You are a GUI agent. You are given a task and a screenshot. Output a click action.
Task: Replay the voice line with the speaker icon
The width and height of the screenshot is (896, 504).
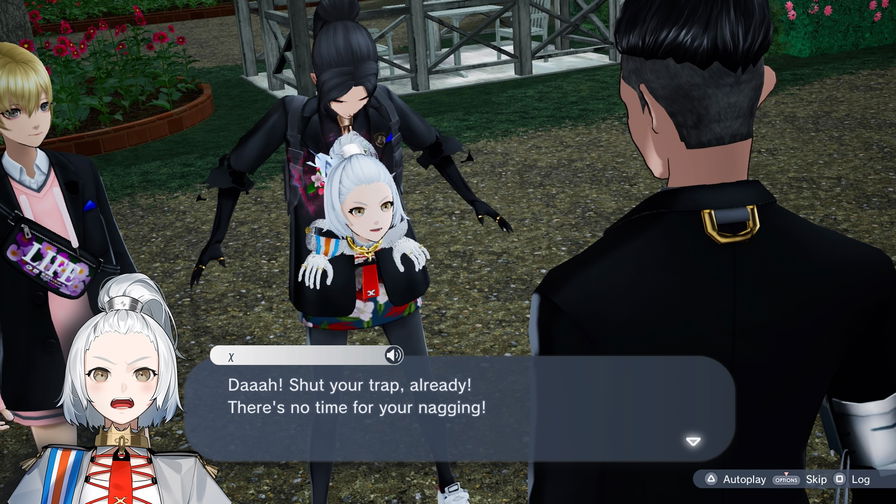click(394, 355)
